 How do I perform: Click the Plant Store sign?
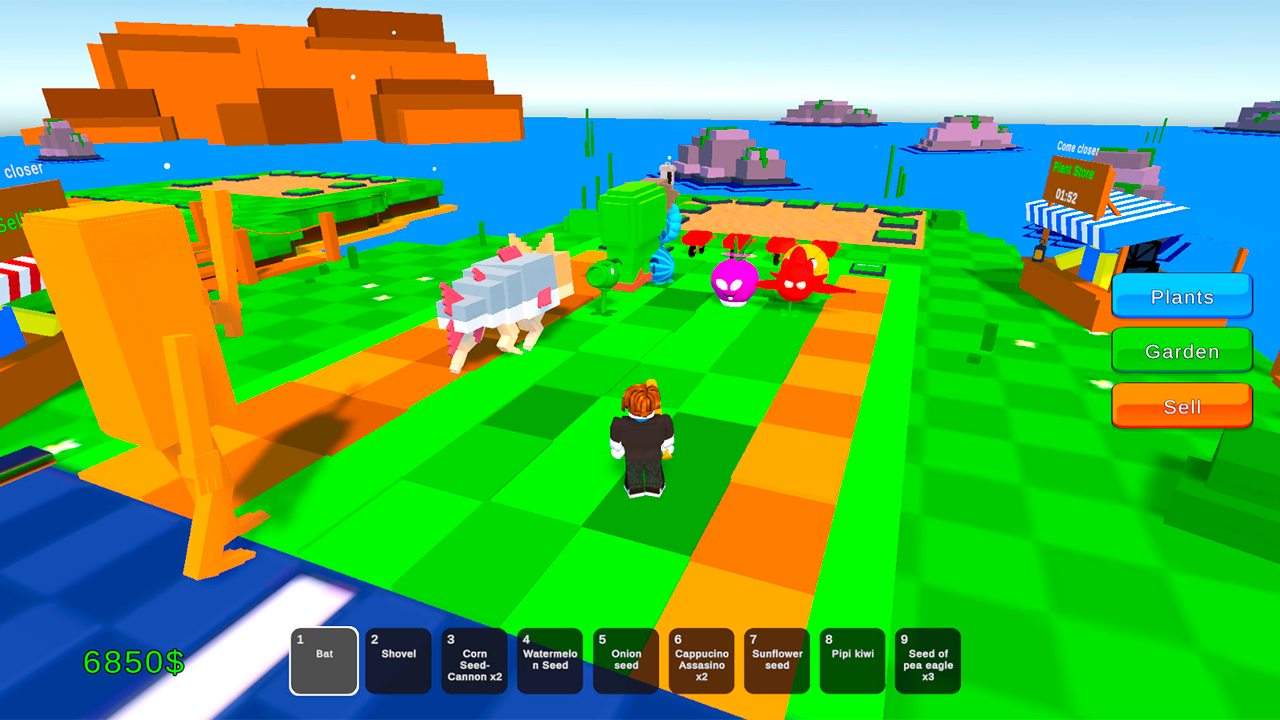click(x=1075, y=170)
